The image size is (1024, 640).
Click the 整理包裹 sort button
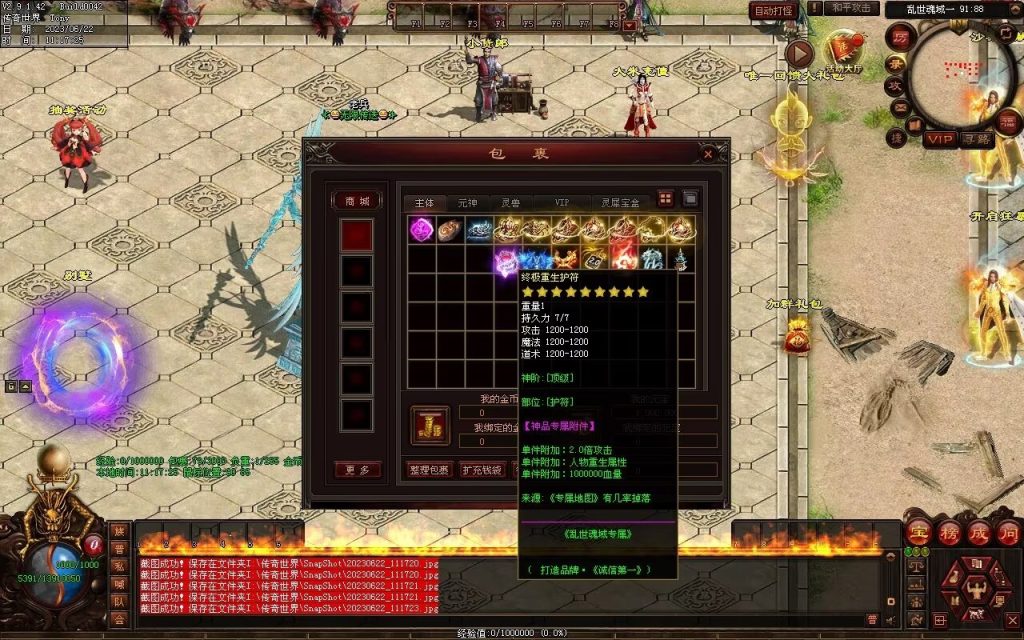pyautogui.click(x=430, y=470)
